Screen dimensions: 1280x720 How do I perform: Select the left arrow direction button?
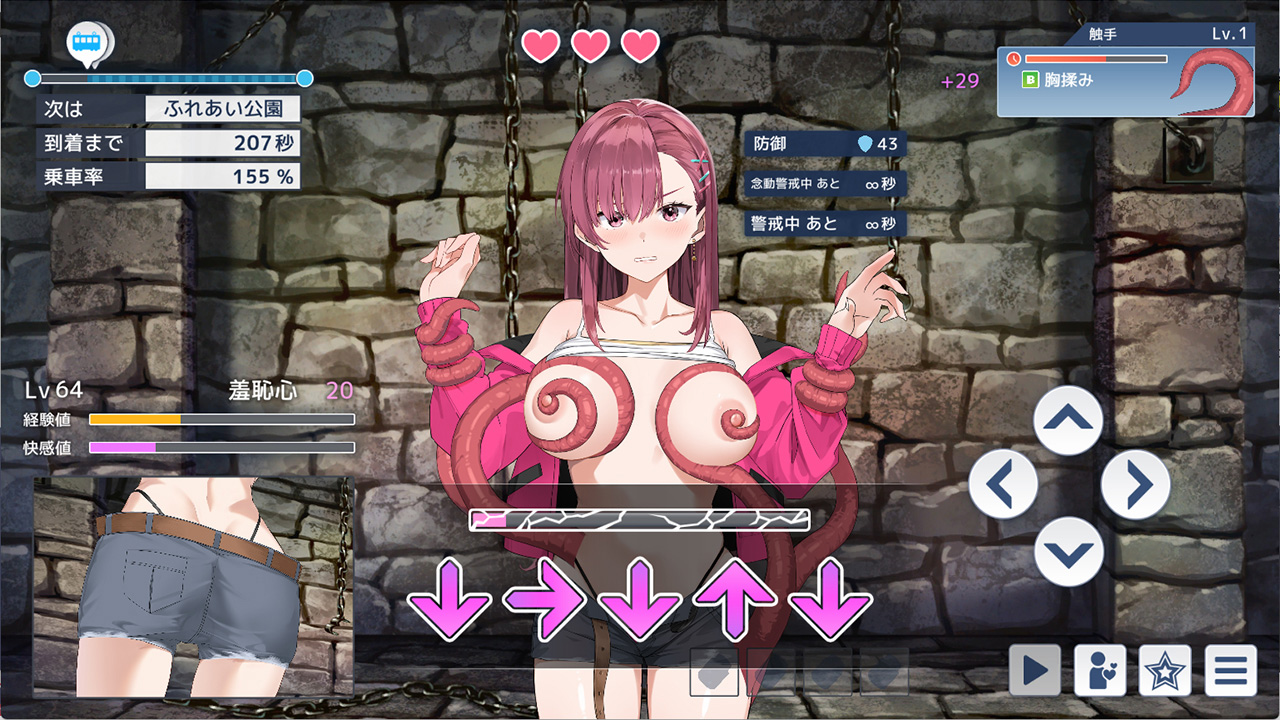click(1003, 486)
